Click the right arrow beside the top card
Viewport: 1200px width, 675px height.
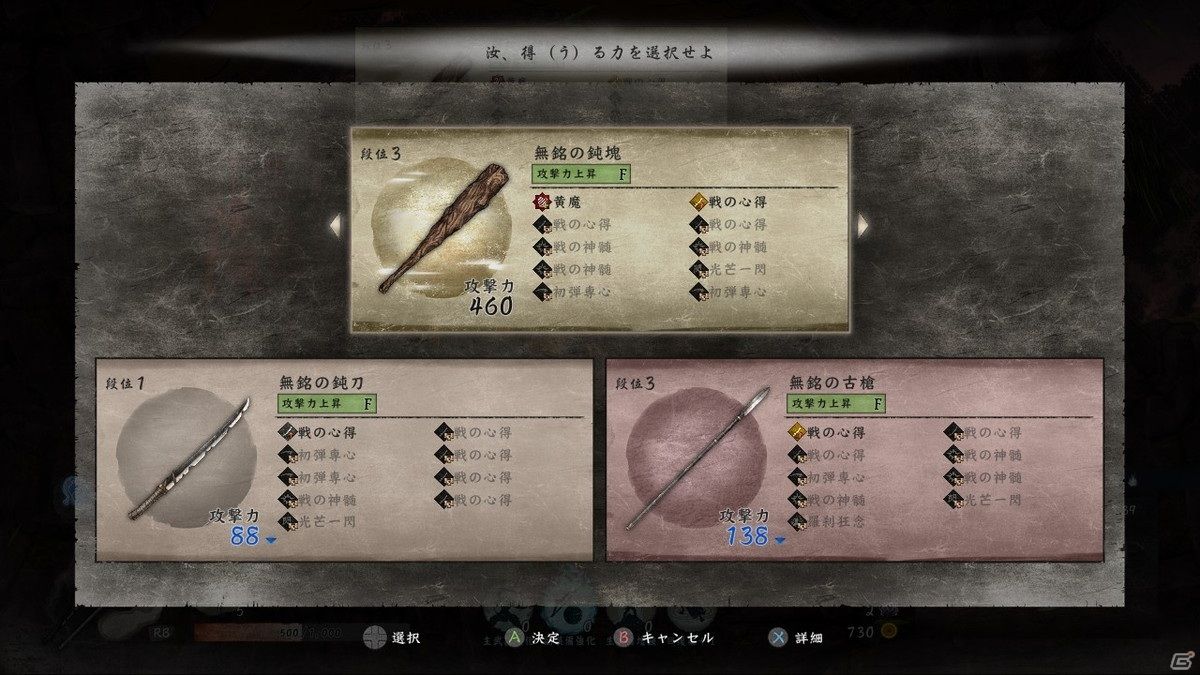pyautogui.click(x=864, y=226)
